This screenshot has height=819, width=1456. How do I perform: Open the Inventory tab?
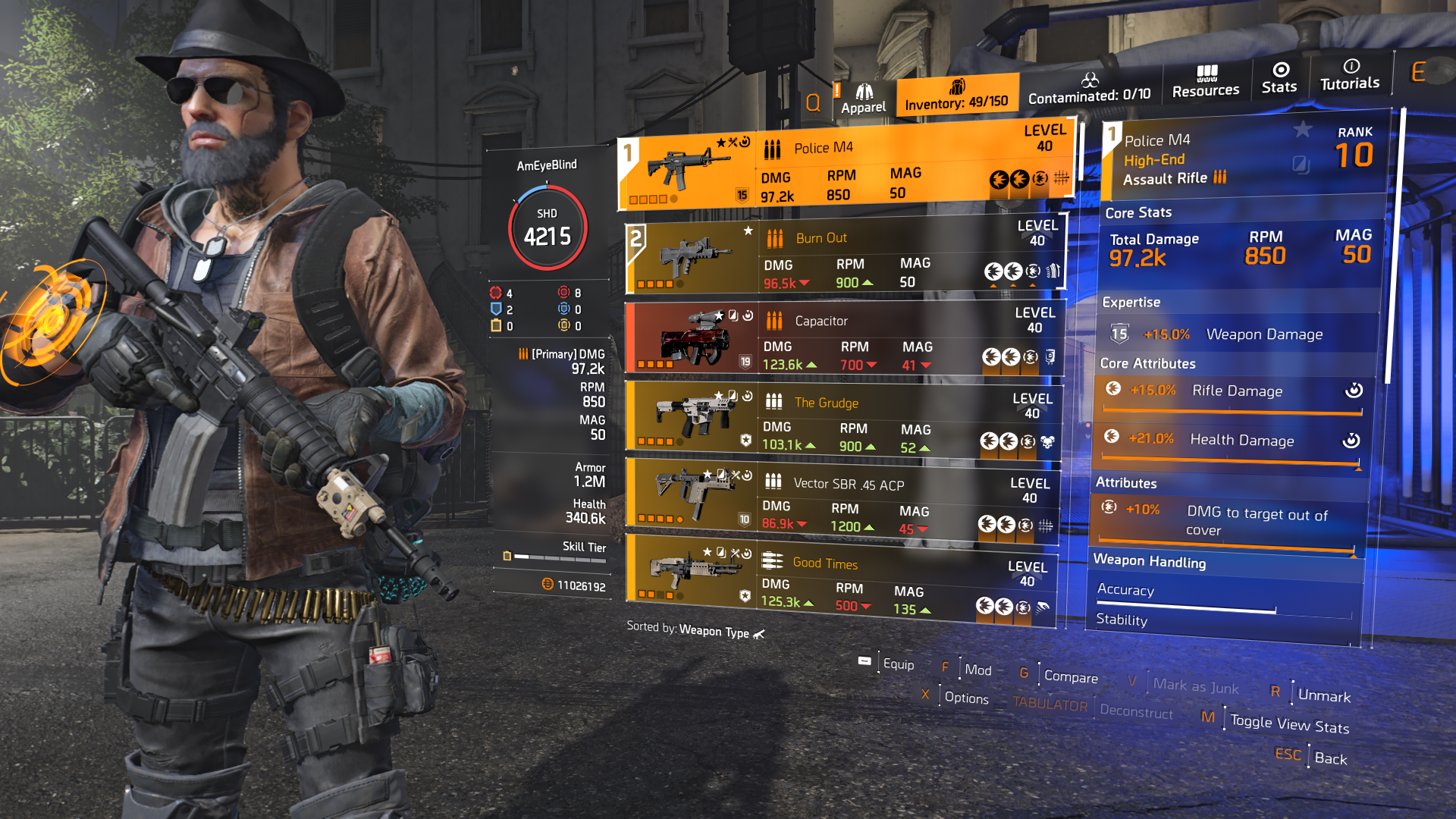tap(956, 96)
